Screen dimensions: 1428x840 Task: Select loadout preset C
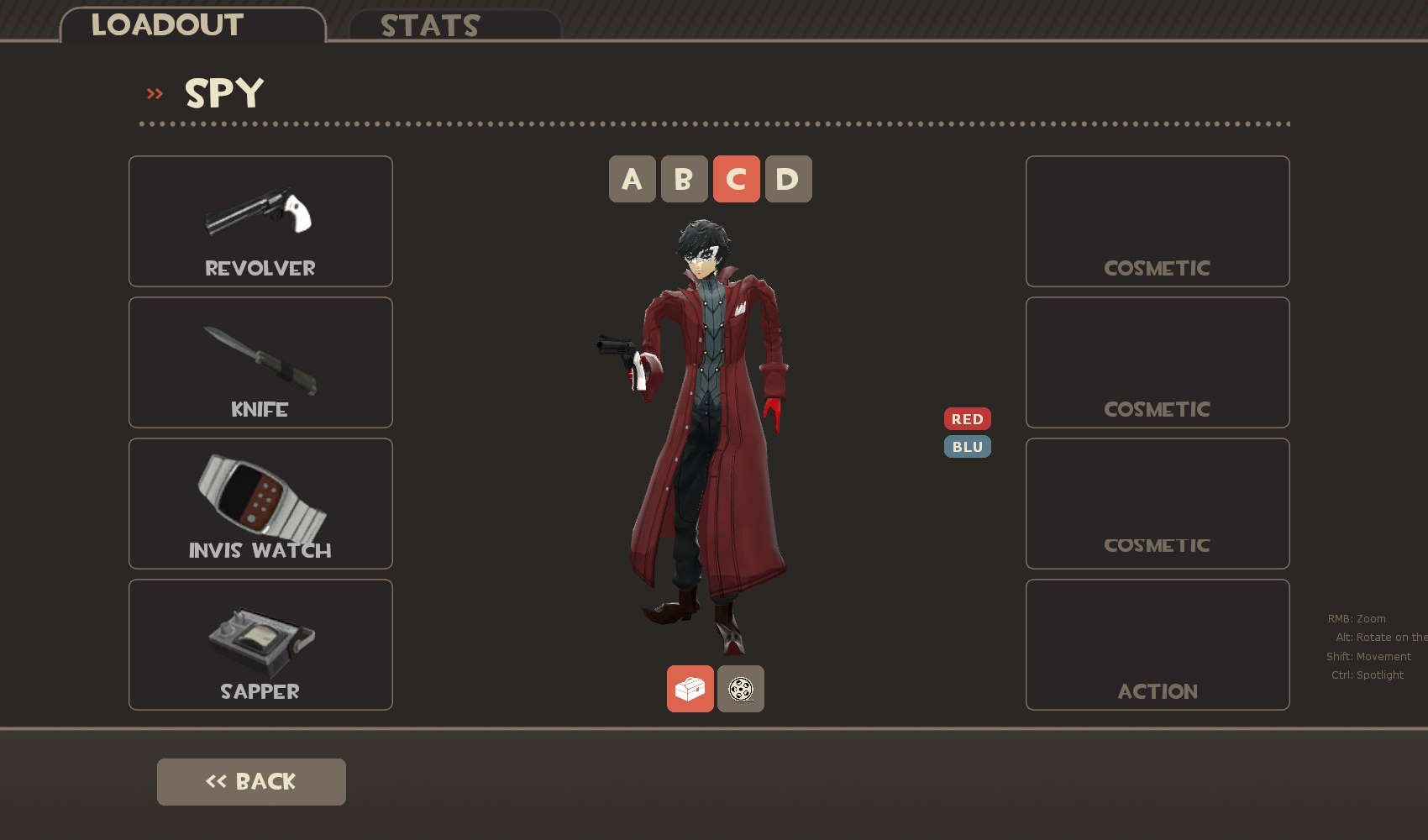pyautogui.click(x=736, y=179)
